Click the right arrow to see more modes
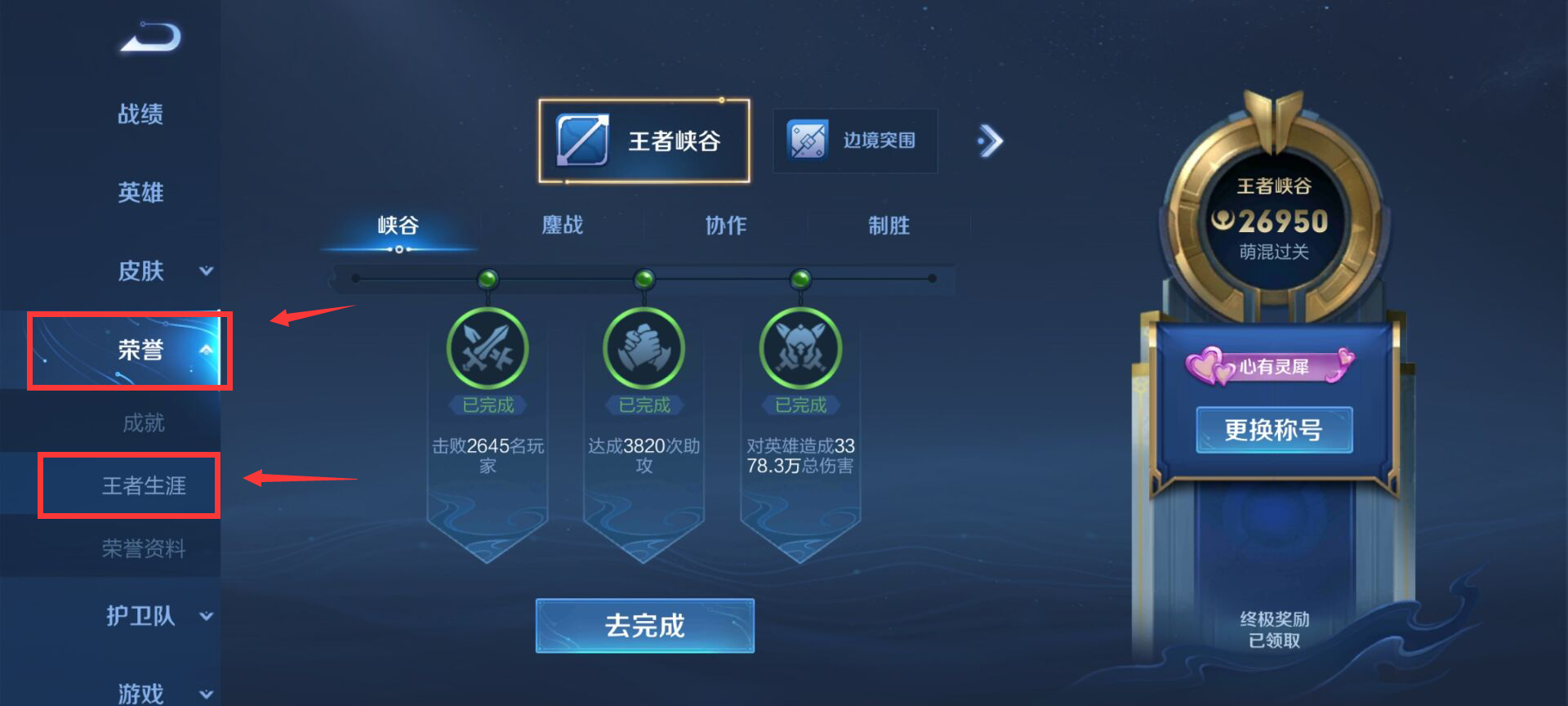Screen dimensions: 1568x706 click(991, 141)
